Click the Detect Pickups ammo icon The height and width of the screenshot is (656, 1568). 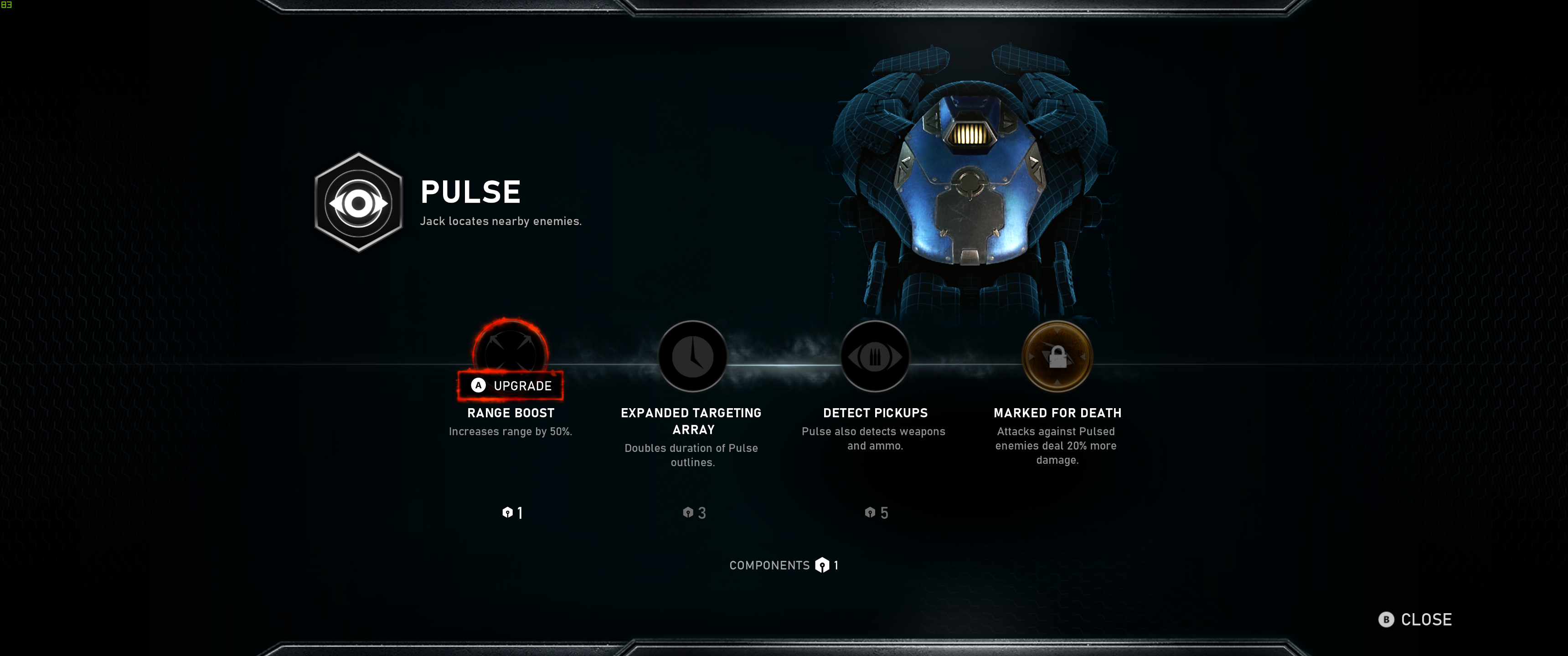point(875,356)
